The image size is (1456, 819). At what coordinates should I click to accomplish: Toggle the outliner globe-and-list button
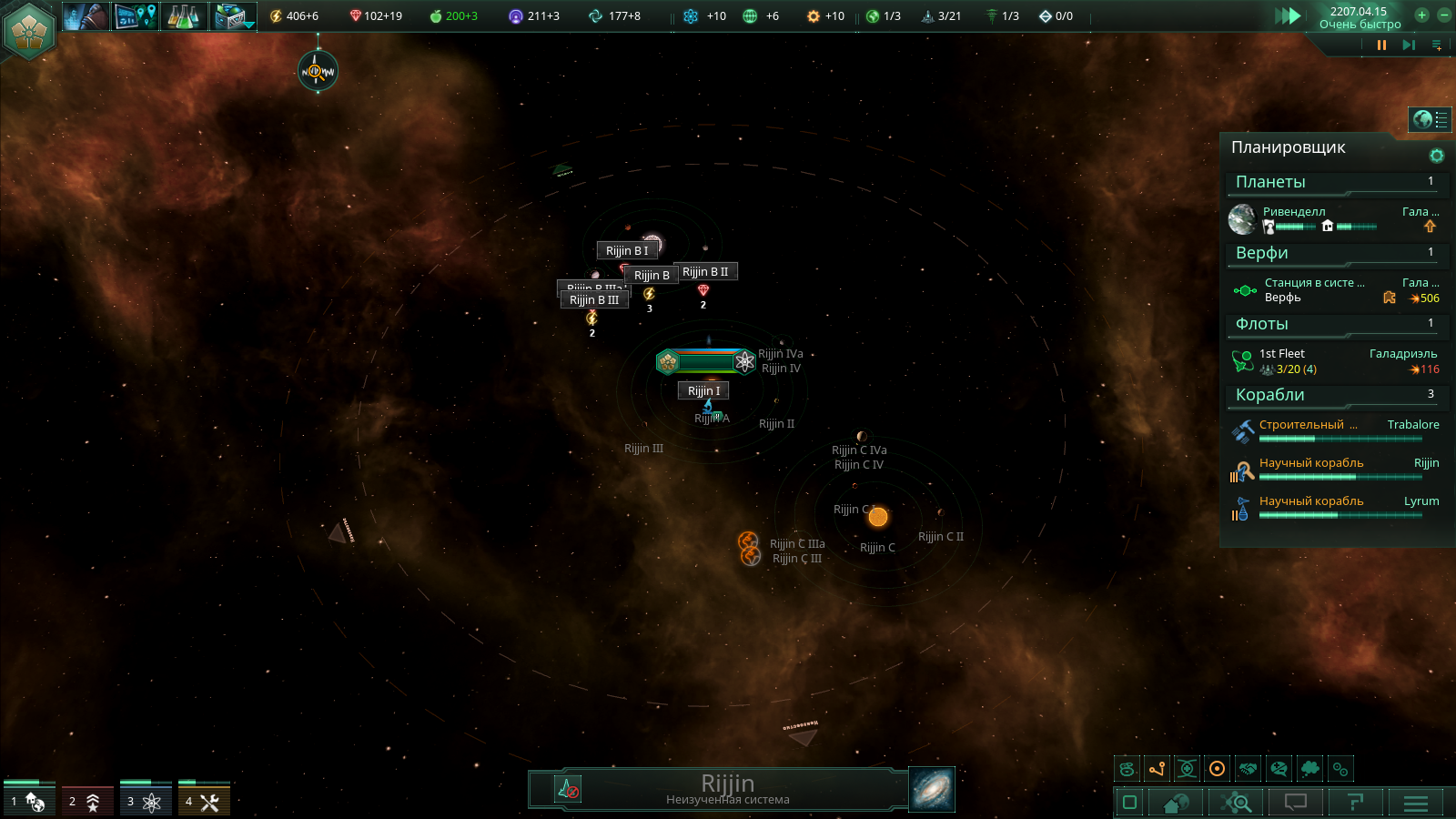pos(1430,119)
